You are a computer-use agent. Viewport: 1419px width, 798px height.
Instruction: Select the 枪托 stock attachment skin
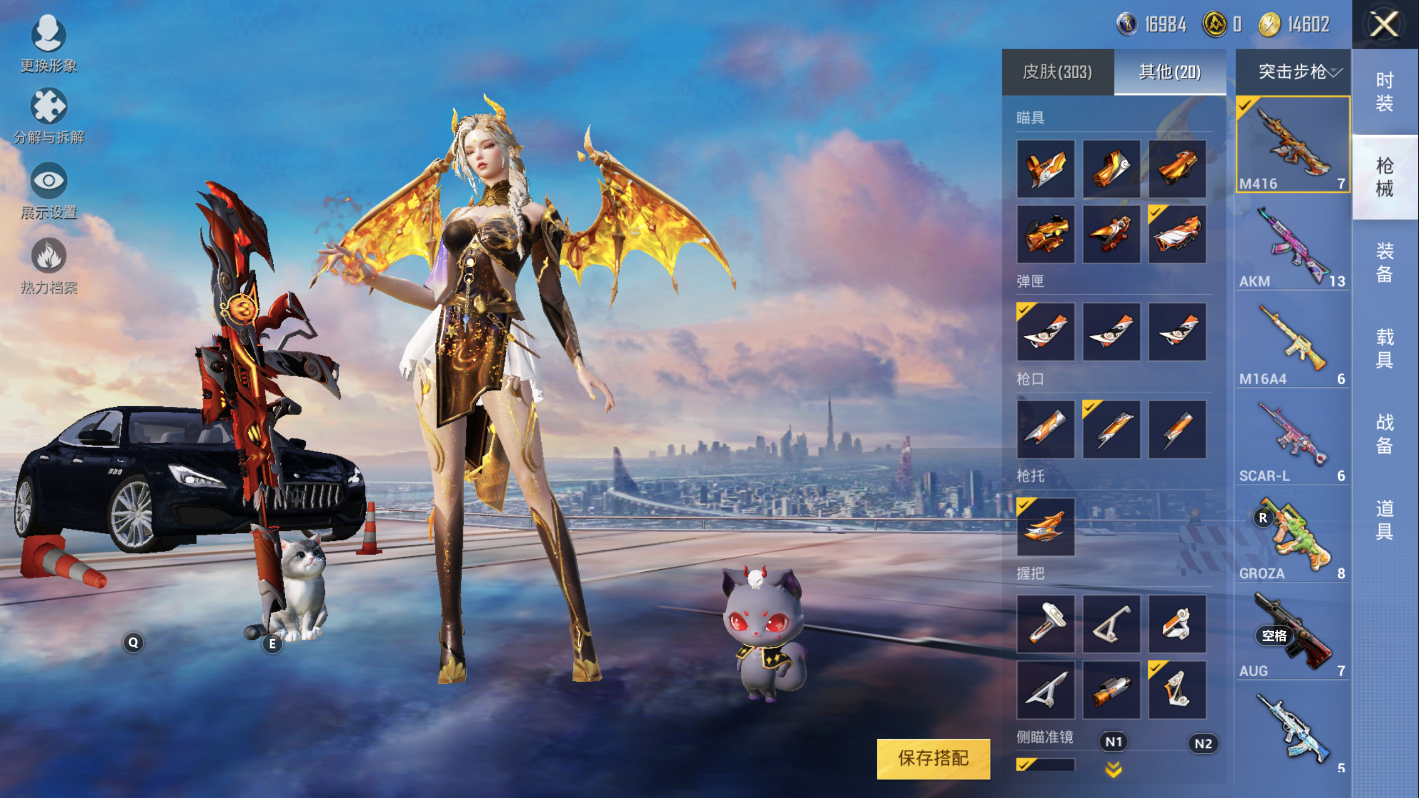tap(1046, 527)
